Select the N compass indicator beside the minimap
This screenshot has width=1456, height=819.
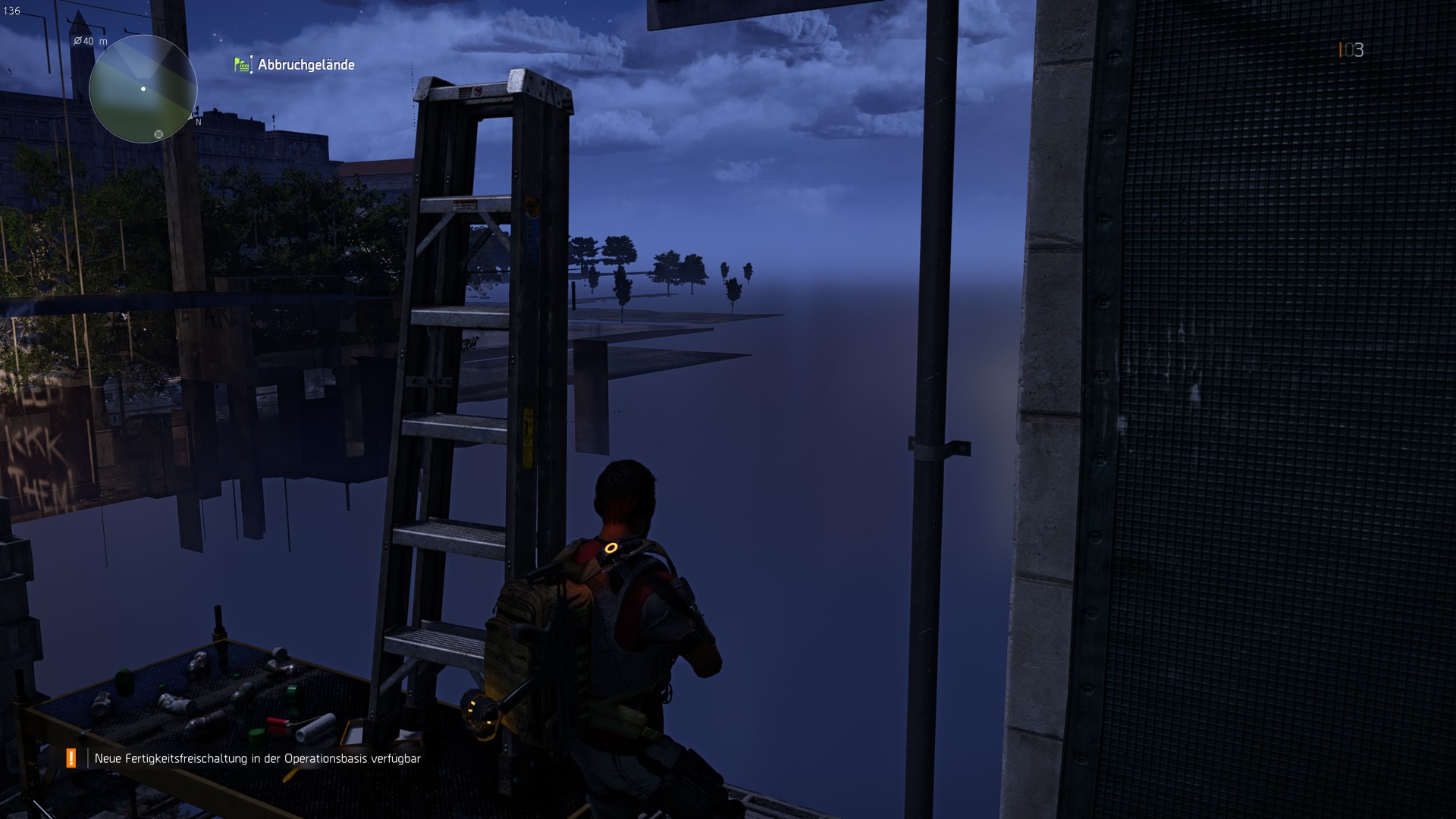[199, 122]
